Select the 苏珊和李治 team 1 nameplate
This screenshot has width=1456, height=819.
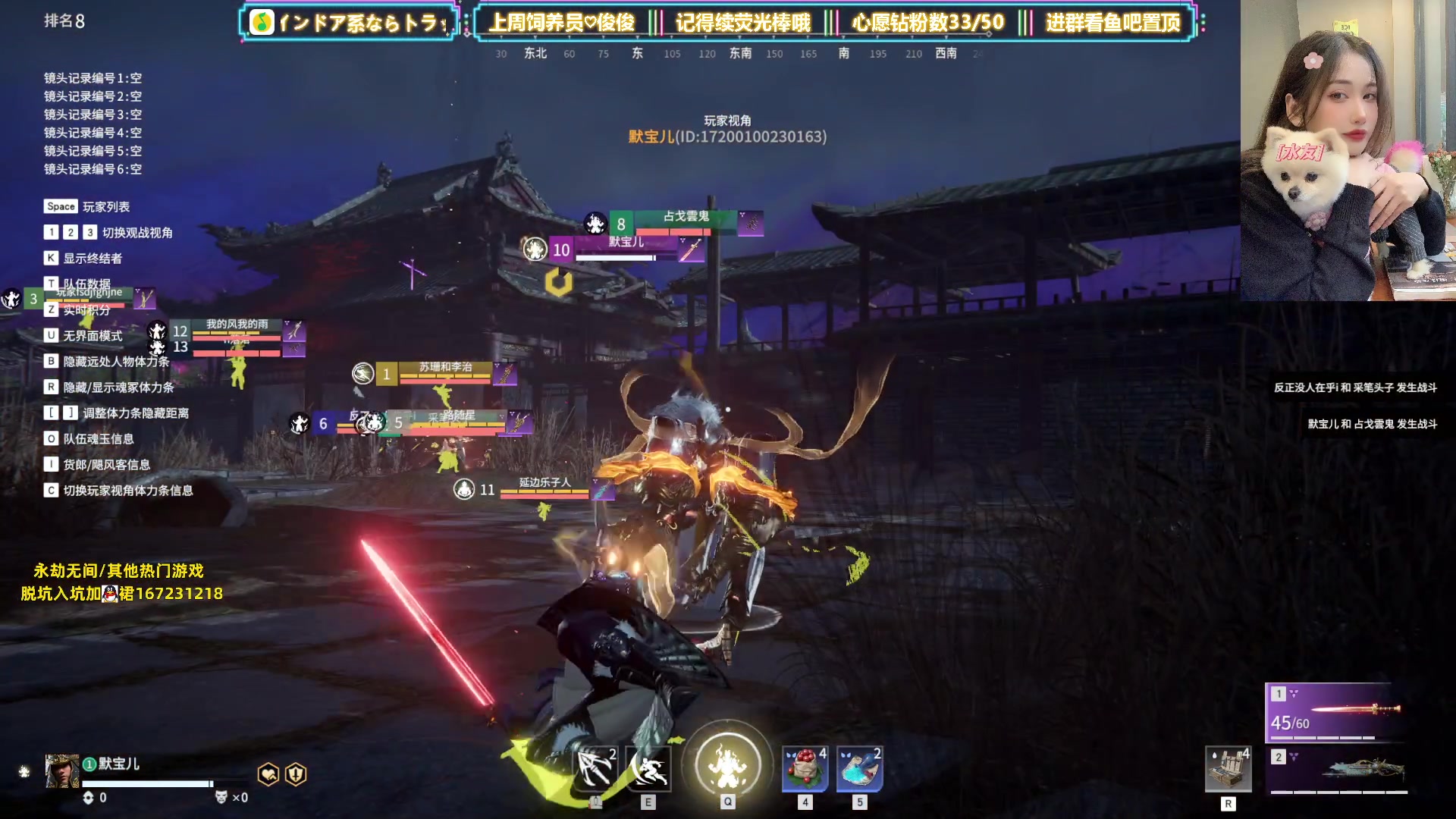(x=445, y=369)
